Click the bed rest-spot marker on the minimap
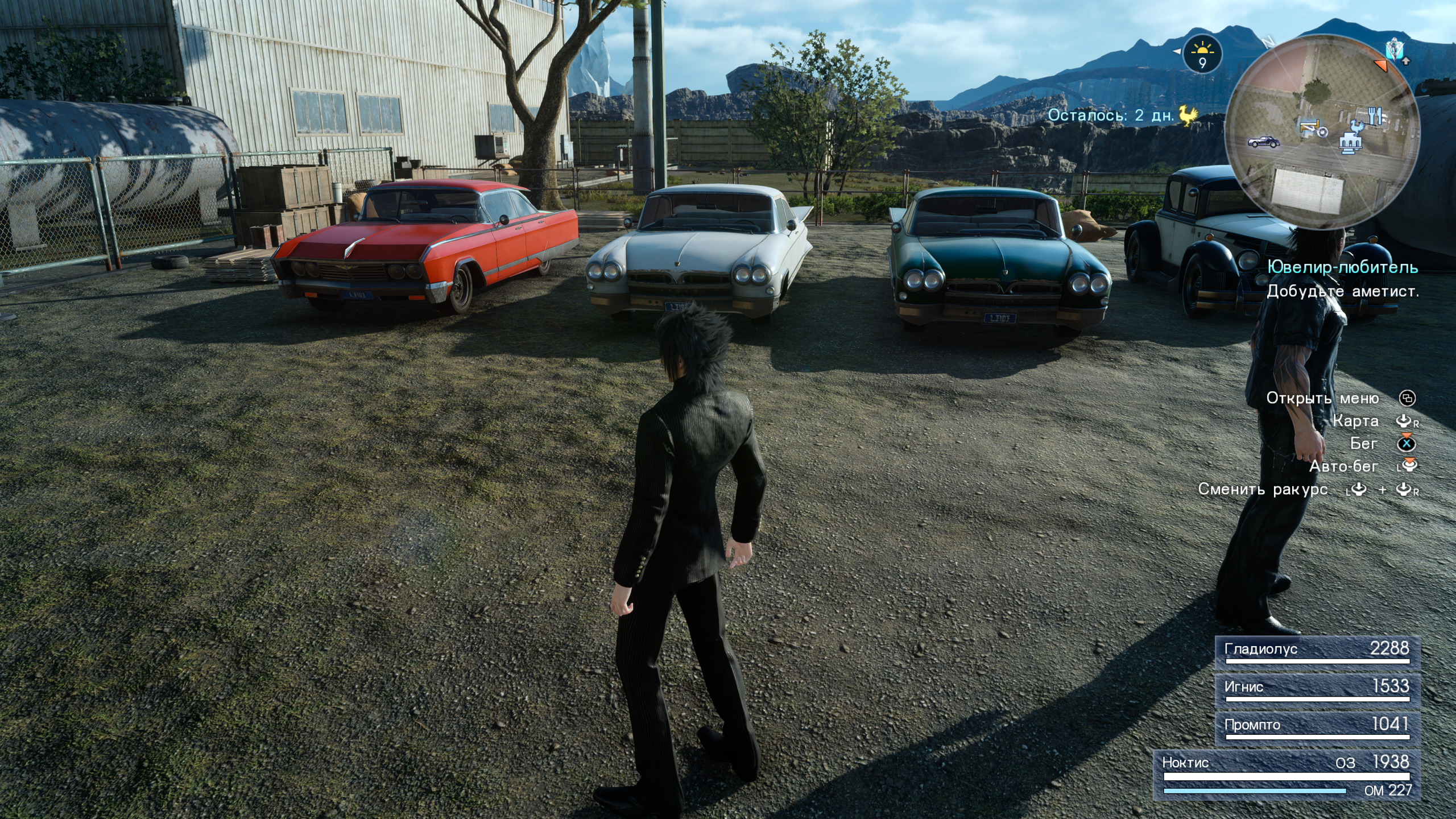The height and width of the screenshot is (819, 1456). click(1309, 126)
